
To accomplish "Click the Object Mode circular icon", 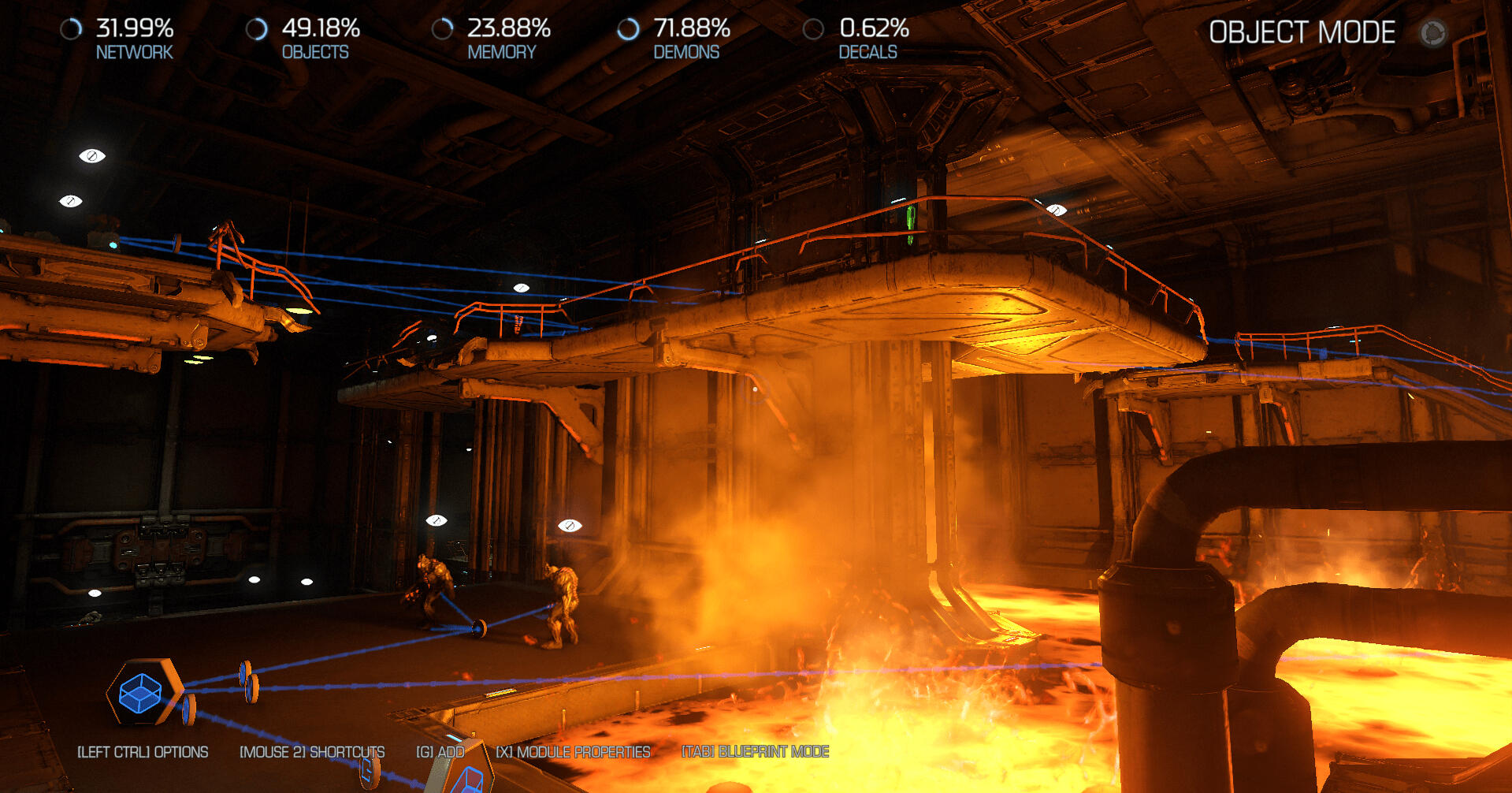I will tap(1433, 33).
